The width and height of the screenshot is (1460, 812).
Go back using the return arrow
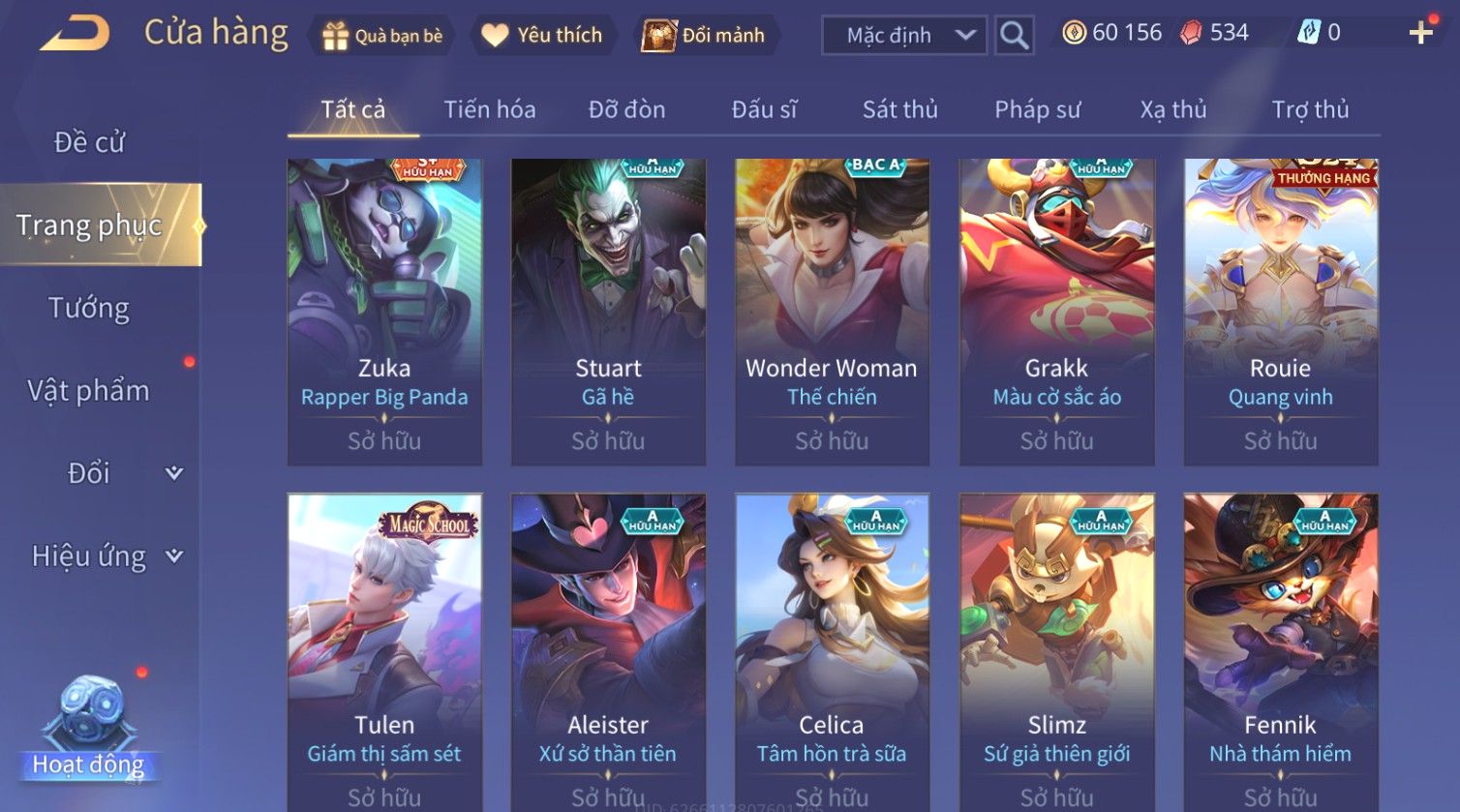coord(75,34)
